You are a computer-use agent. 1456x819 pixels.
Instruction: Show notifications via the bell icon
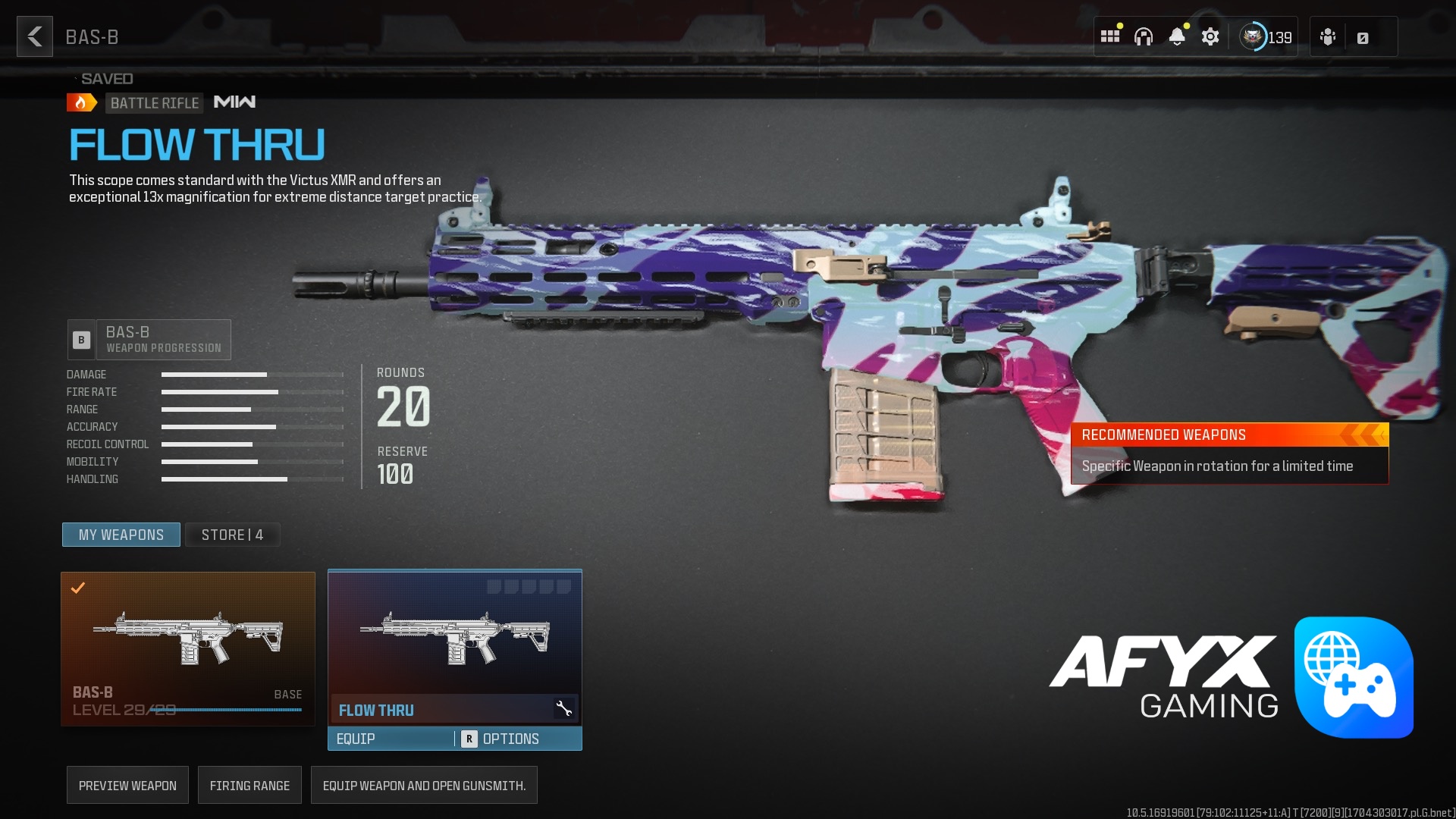point(1177,36)
